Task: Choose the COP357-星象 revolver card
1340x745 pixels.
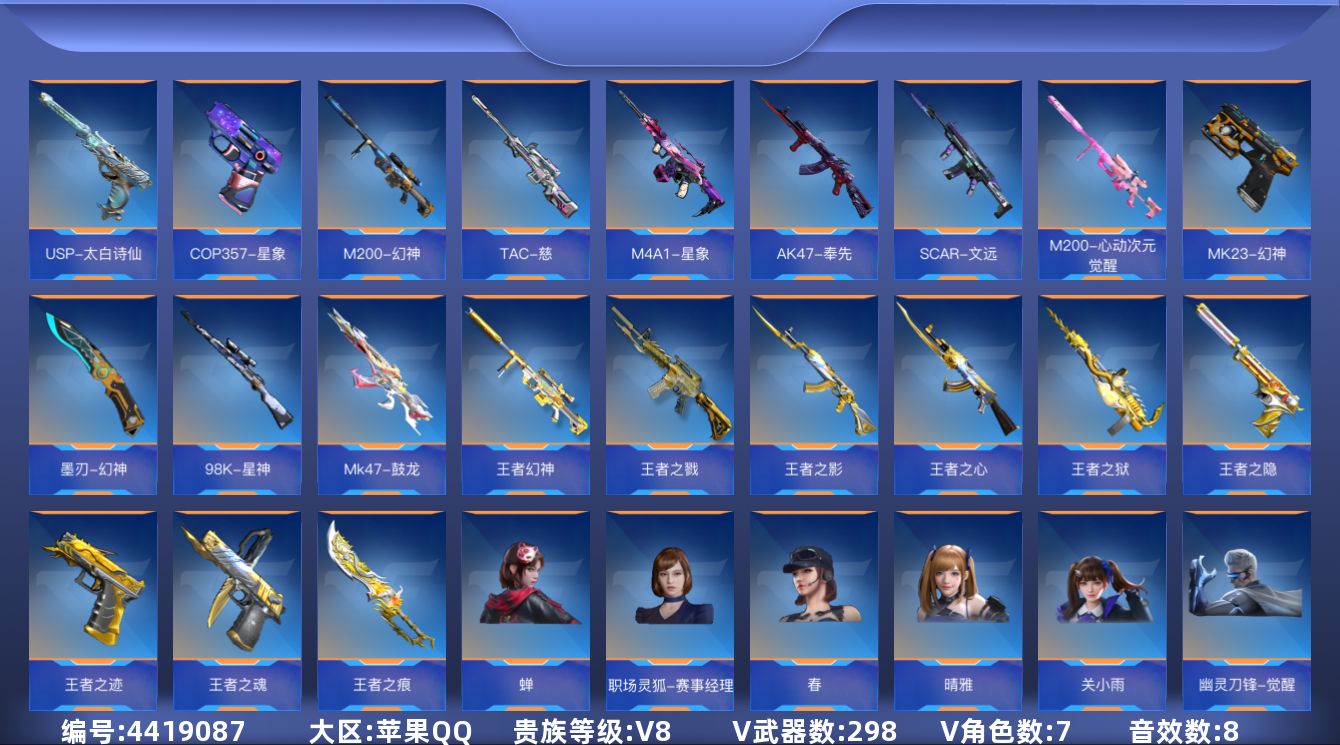Action: 237,178
